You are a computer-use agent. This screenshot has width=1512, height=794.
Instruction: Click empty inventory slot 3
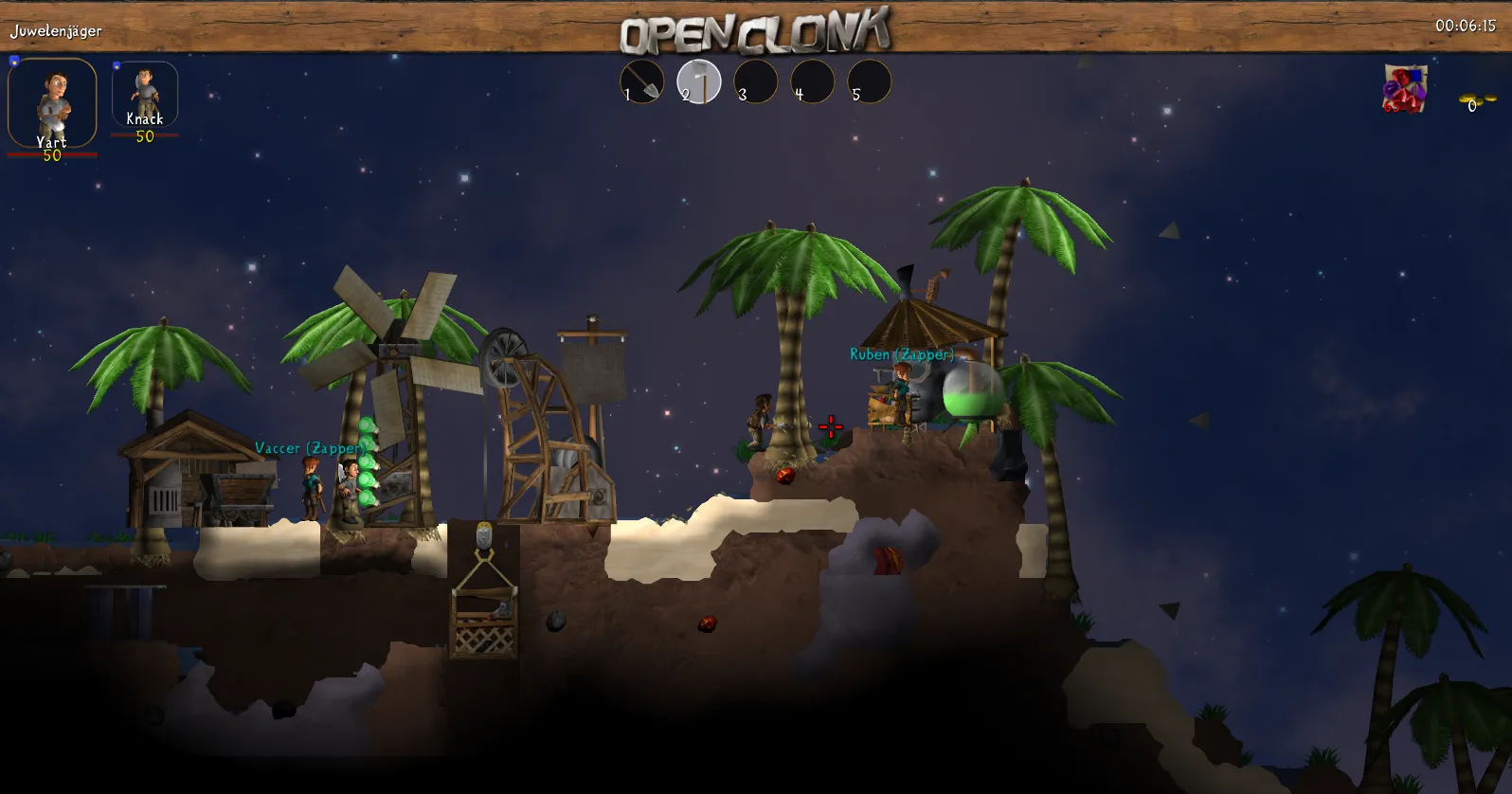(x=756, y=82)
